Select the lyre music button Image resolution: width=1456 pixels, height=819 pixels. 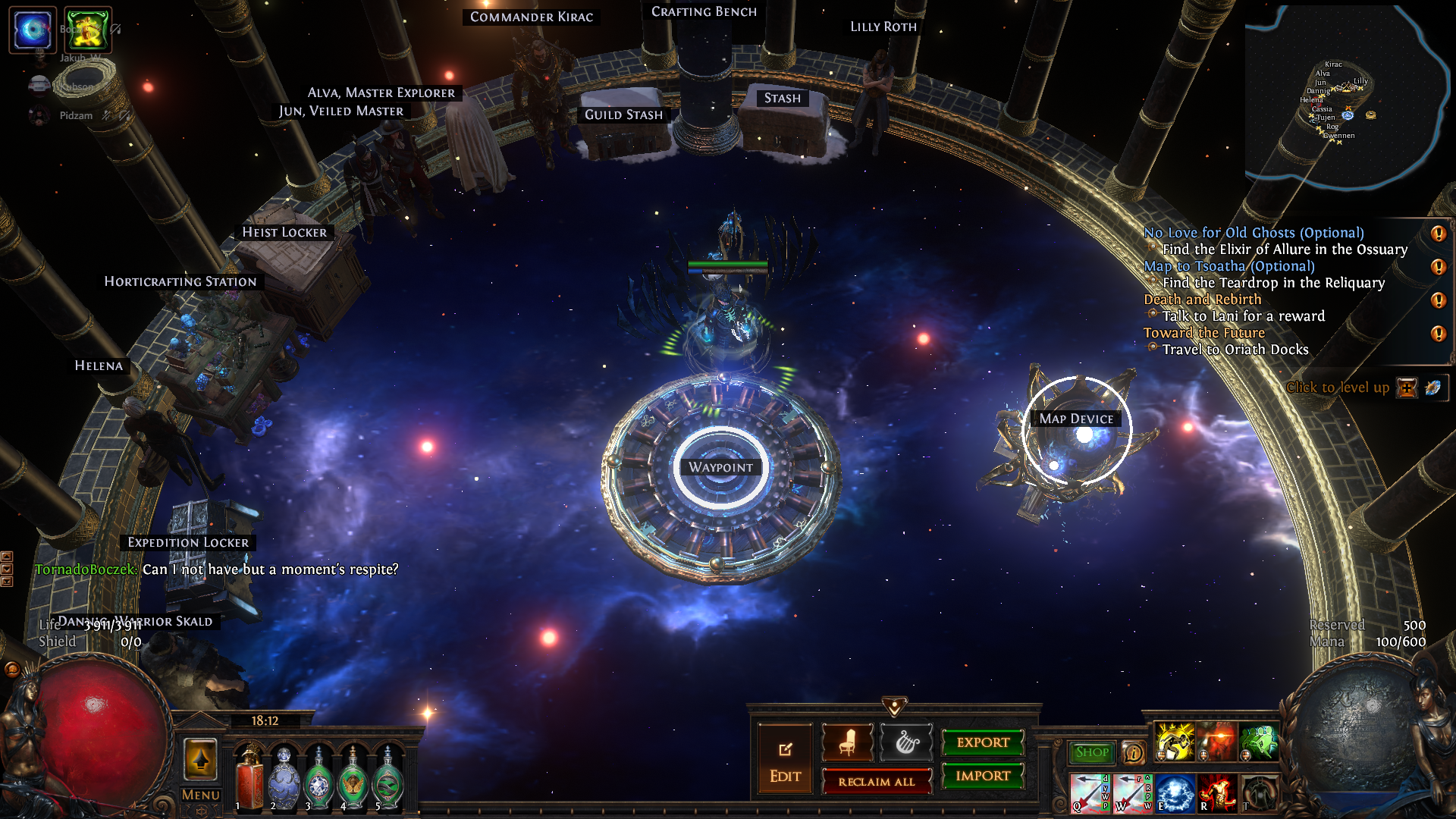(x=906, y=742)
